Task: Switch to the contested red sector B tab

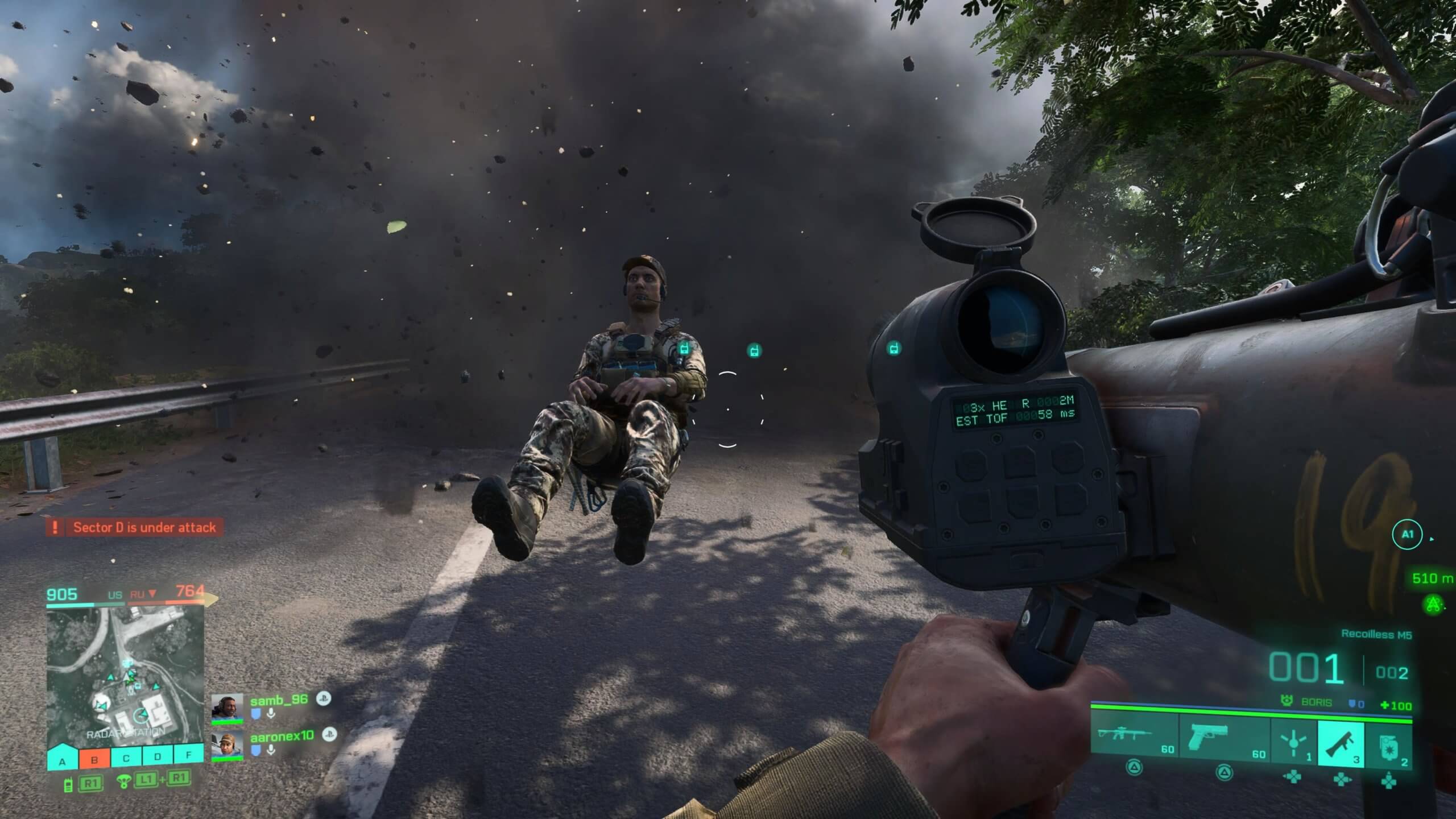Action: coord(95,759)
